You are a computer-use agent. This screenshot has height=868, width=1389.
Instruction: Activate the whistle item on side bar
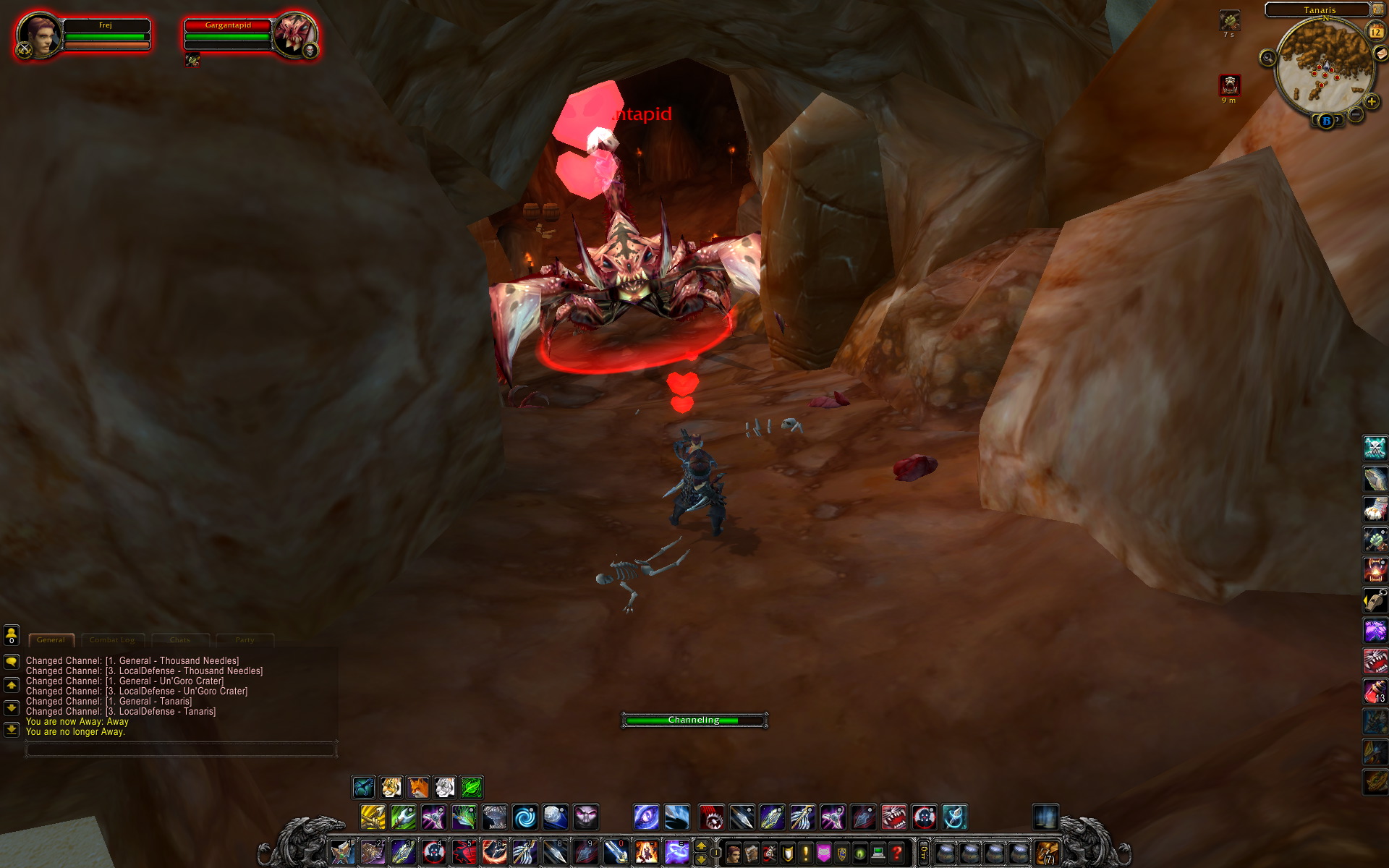click(1375, 600)
